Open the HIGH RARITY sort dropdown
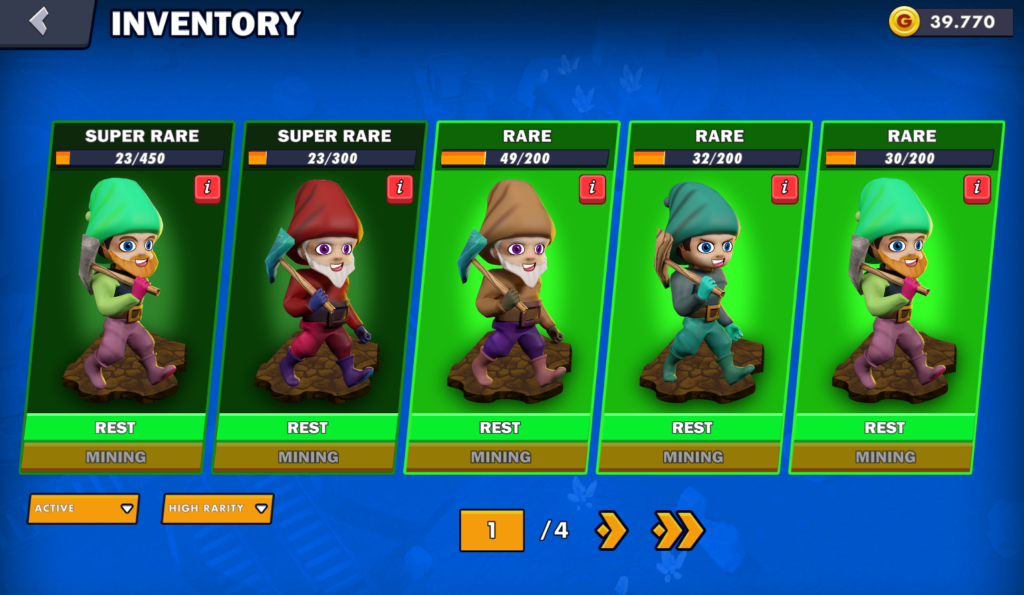The image size is (1024, 595). pos(217,508)
